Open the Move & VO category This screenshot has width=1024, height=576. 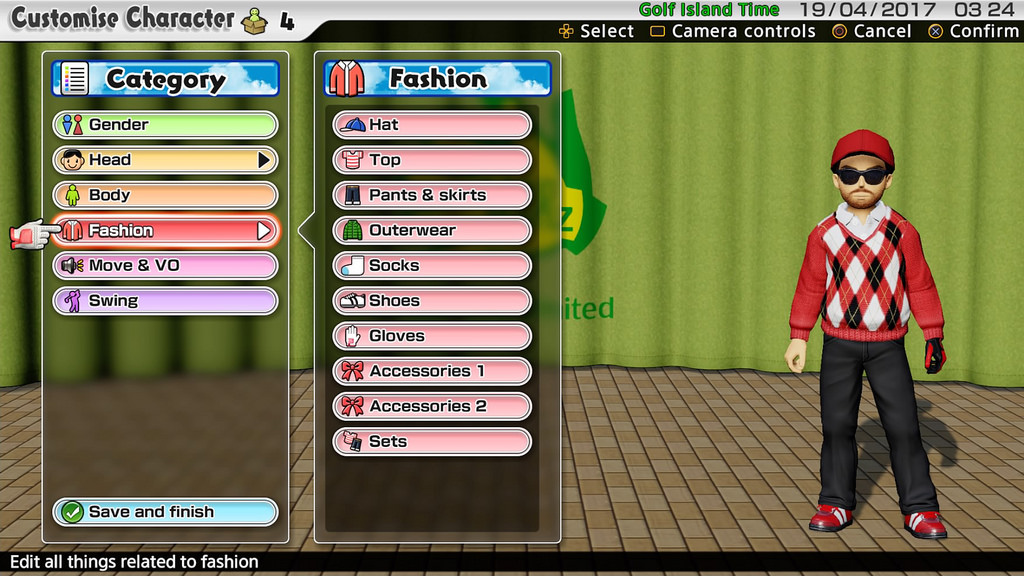pos(165,266)
